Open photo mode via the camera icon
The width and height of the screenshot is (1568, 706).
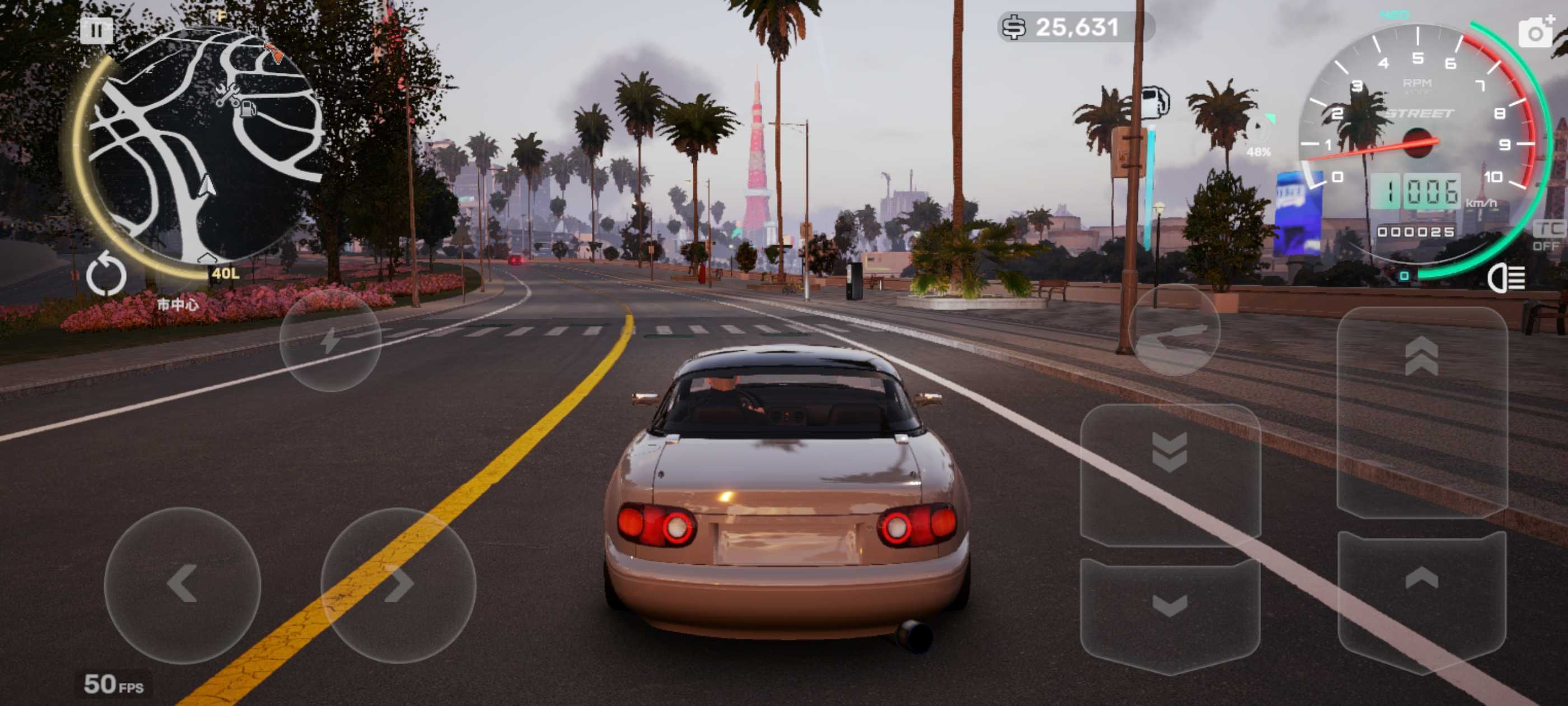coord(1534,32)
